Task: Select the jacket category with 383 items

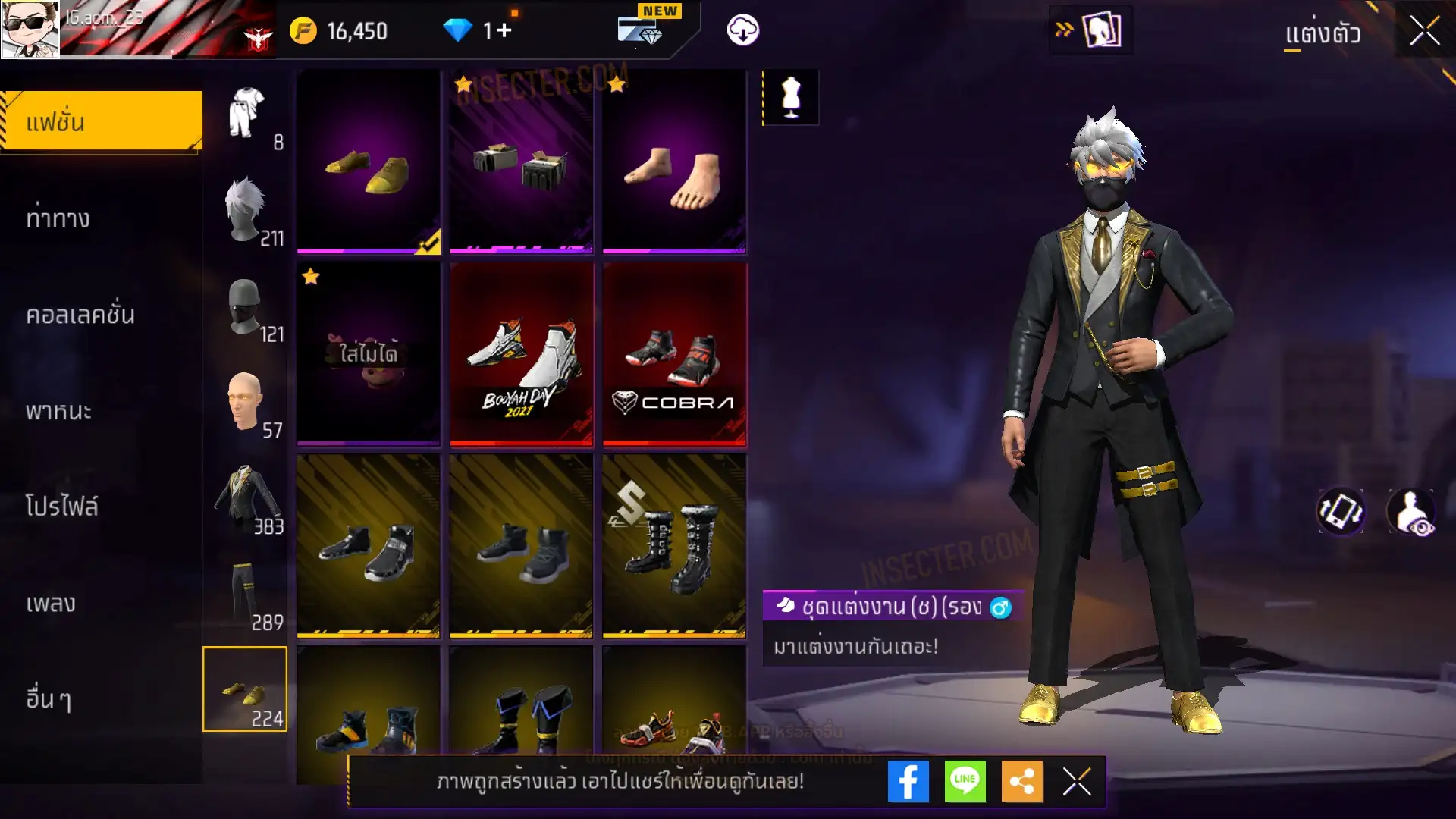Action: 246,499
